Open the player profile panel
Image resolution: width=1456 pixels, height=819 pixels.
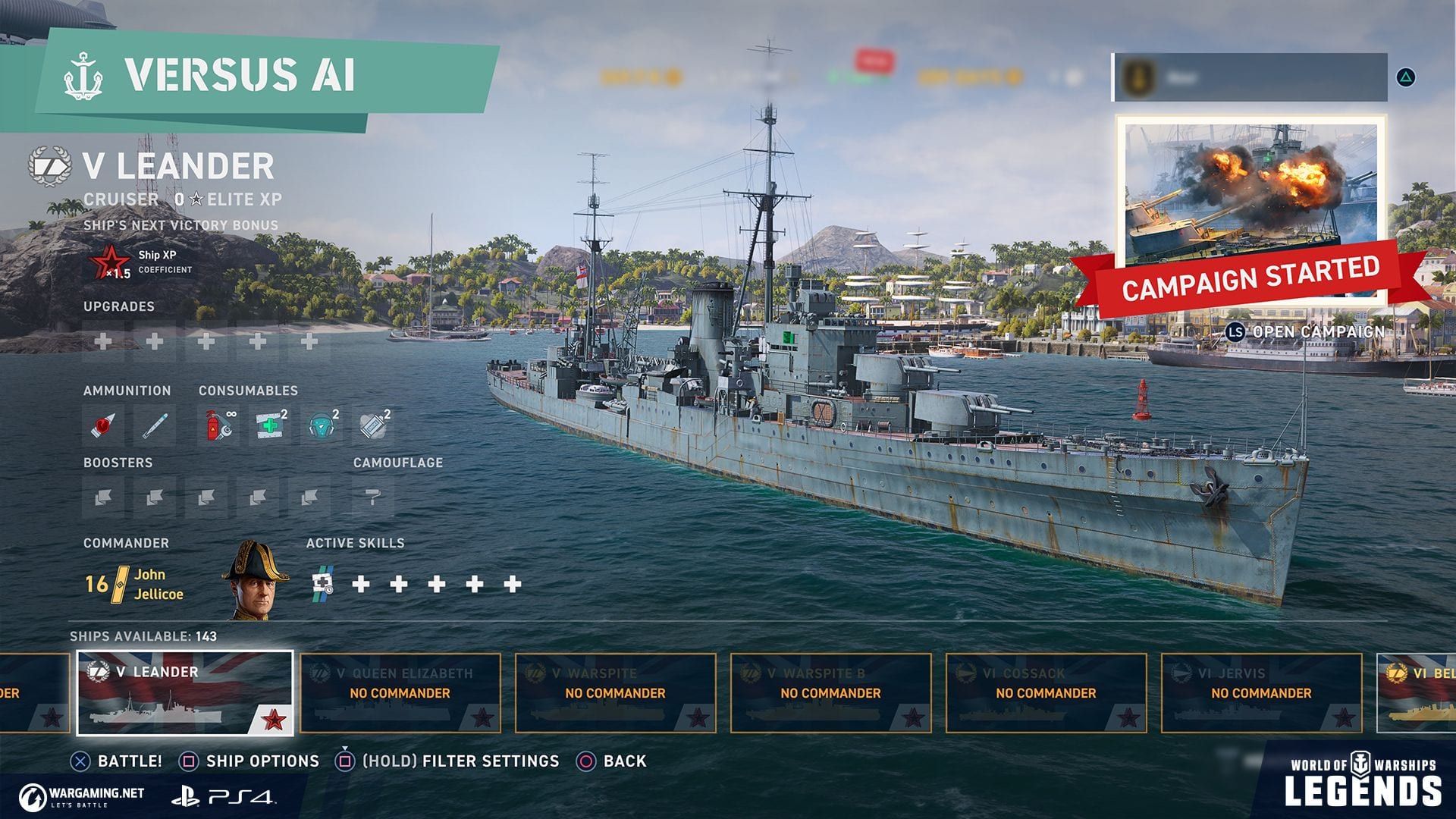1250,77
